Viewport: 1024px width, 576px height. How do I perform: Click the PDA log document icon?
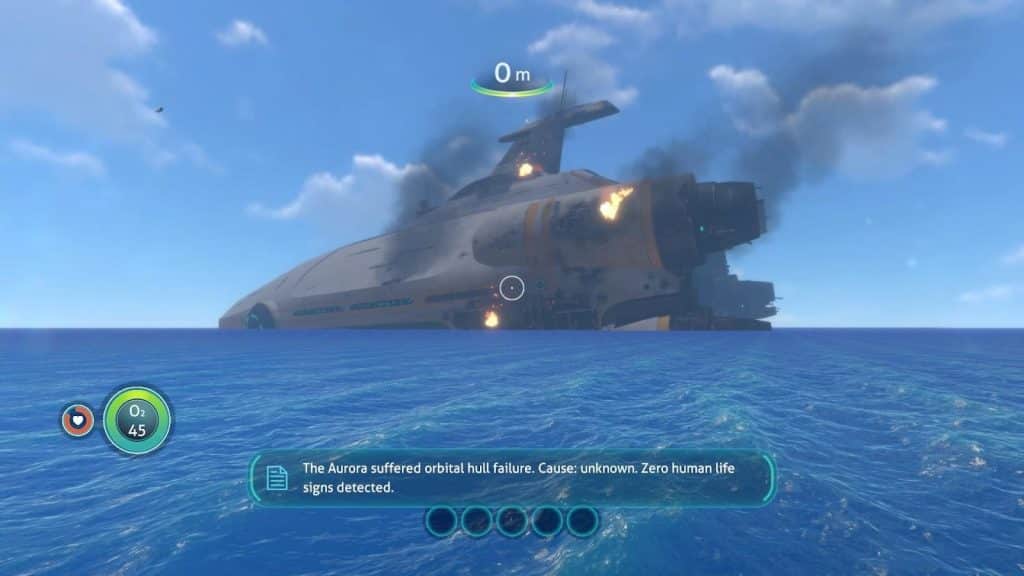coord(277,478)
